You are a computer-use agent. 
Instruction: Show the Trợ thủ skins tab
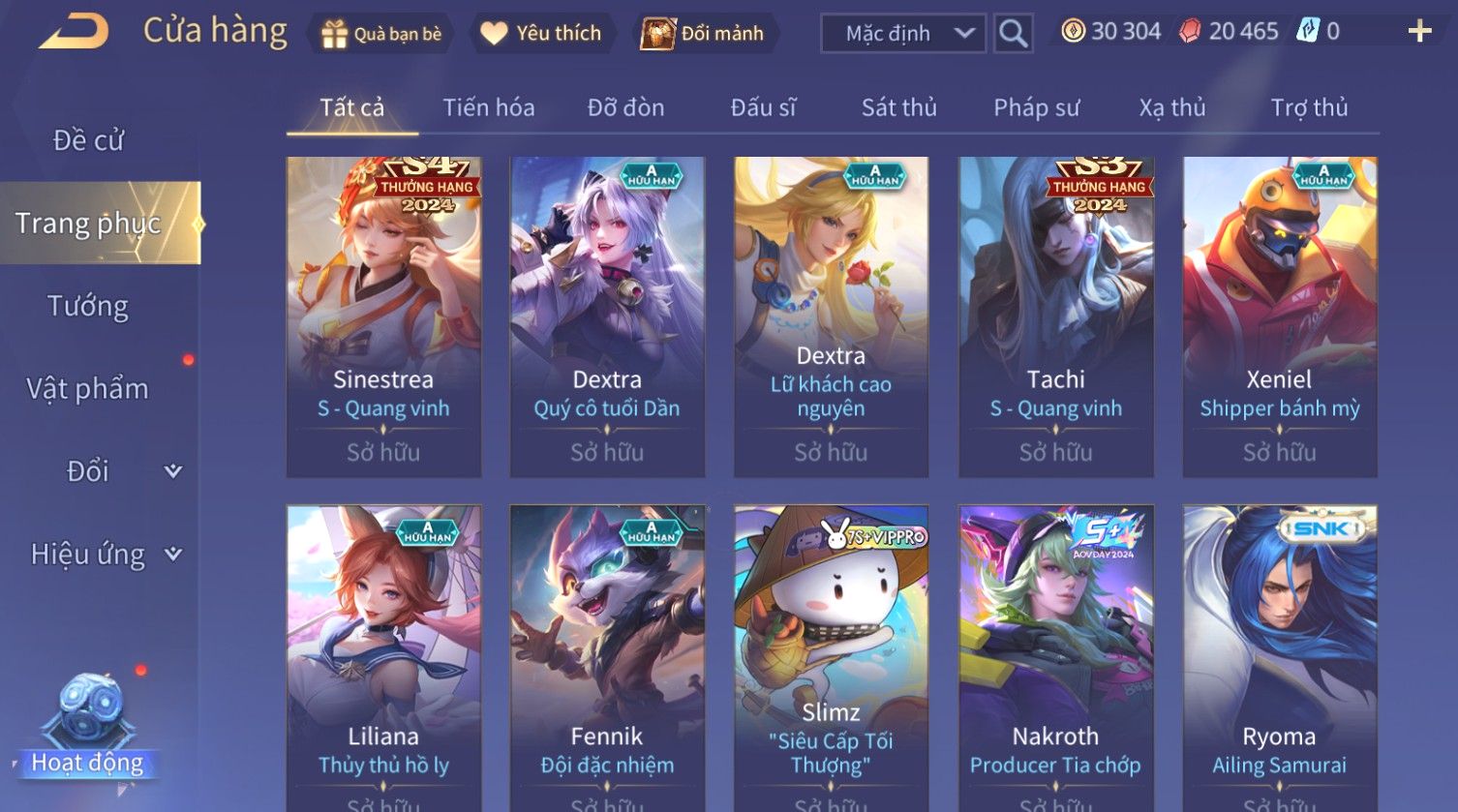coord(1309,107)
